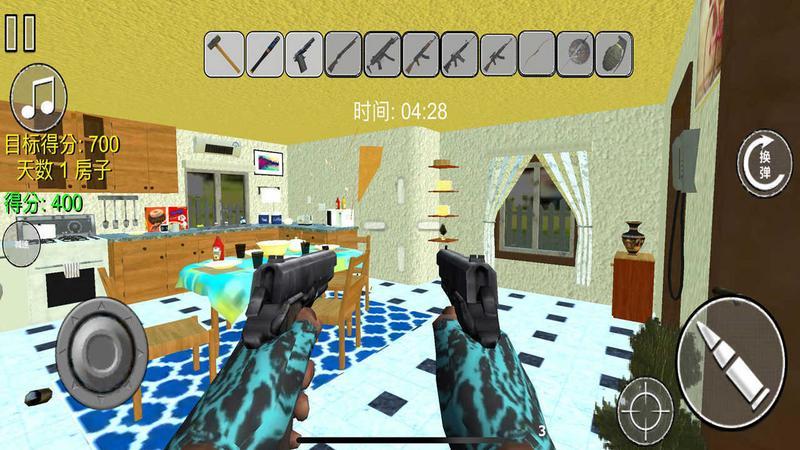Activate the crosshair aim button
The image size is (800, 450).
tap(645, 408)
